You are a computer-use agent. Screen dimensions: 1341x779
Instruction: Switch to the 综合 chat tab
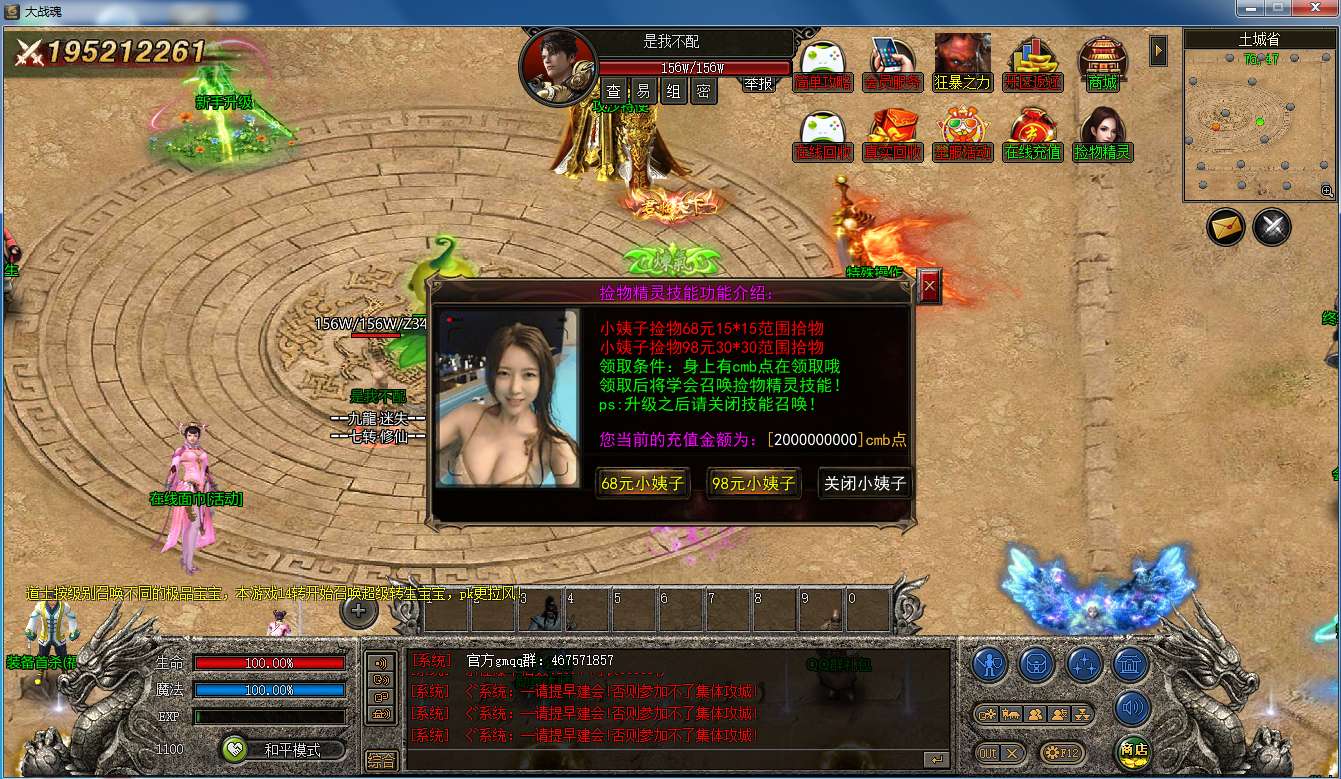click(381, 760)
